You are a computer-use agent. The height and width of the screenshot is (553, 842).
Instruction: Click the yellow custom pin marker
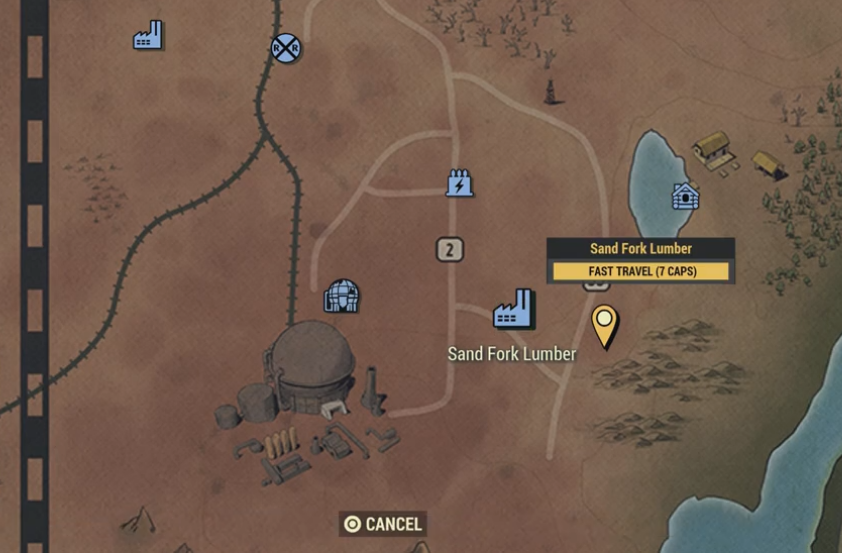(x=604, y=323)
